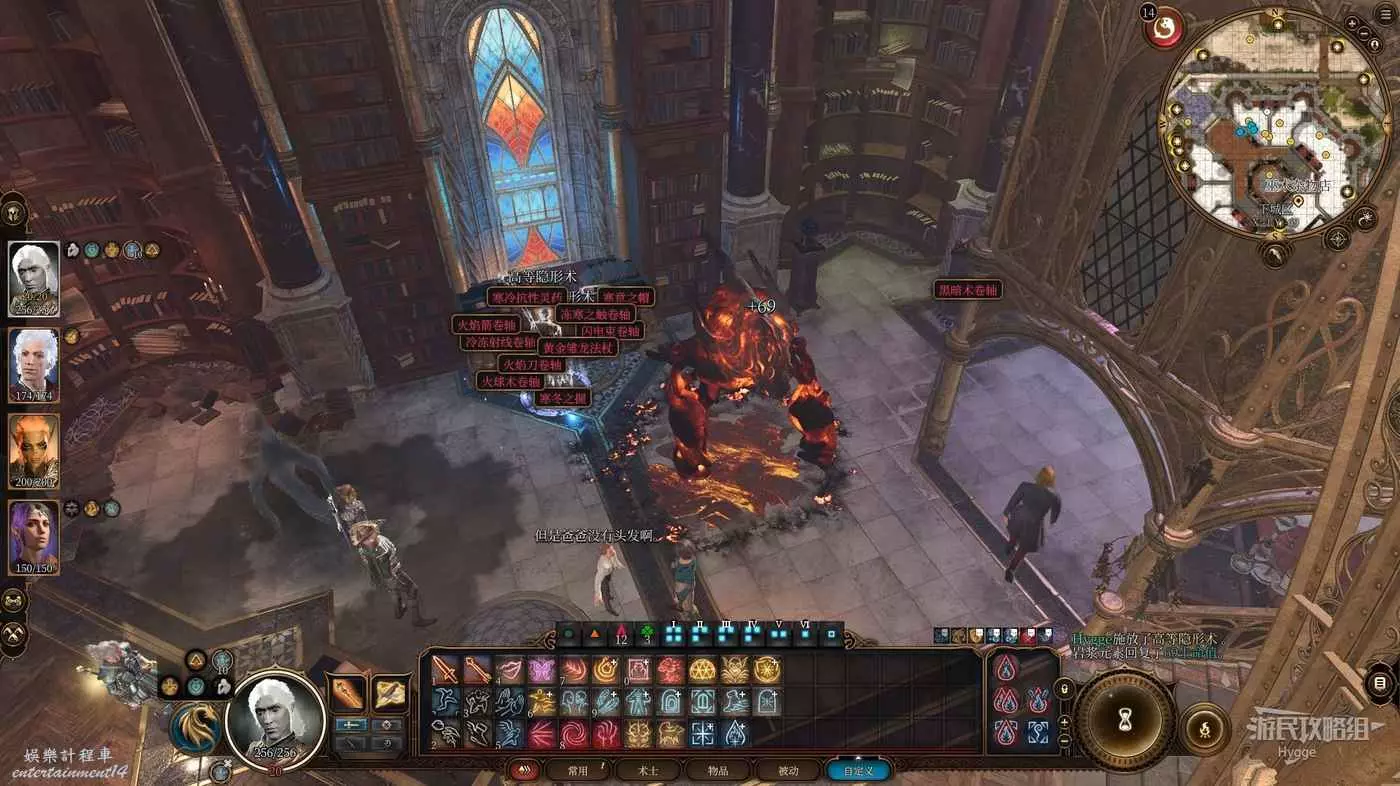Switch to the 常用 hotbar tab
The height and width of the screenshot is (786, 1400).
point(578,771)
